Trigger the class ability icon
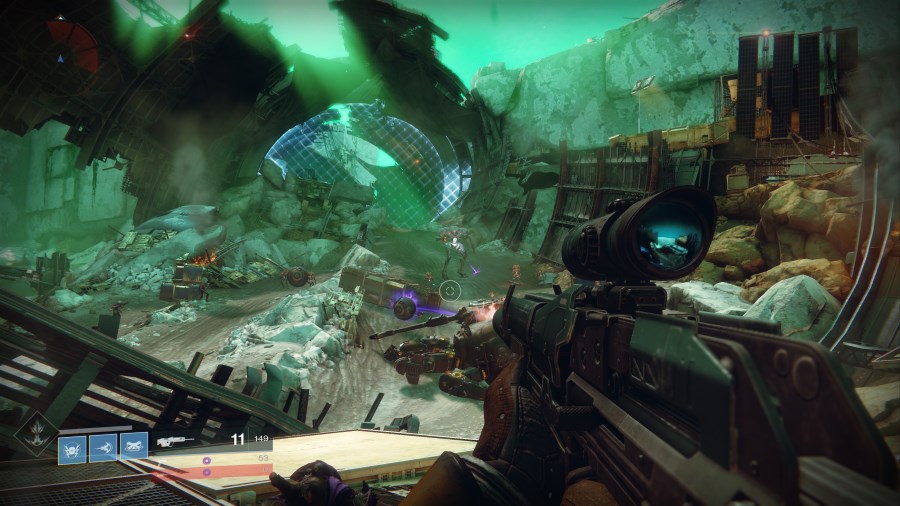The height and width of the screenshot is (506, 900). coord(134,446)
